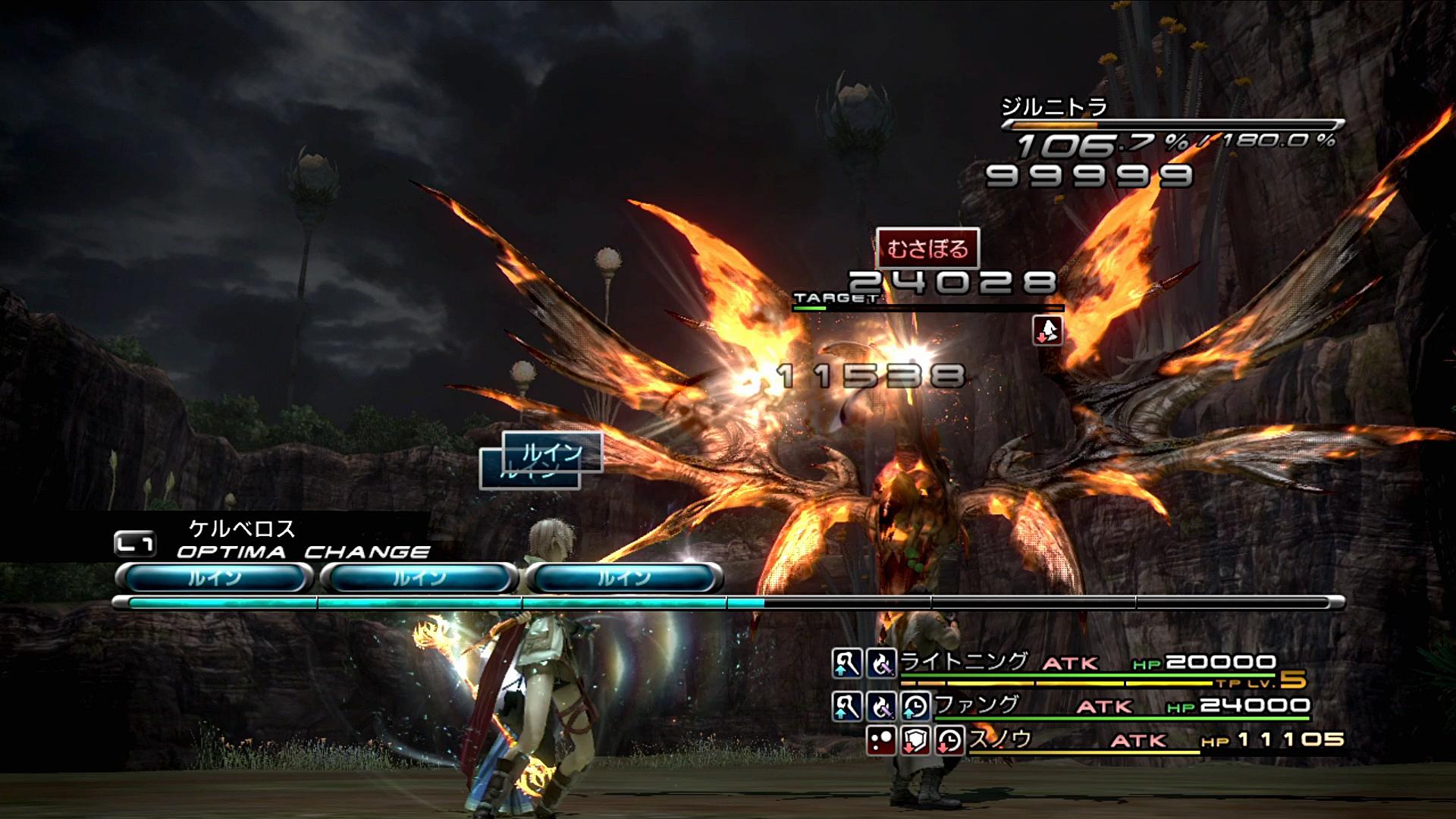Screen dimensions: 1456x819
Task: Inspect Snow's Slow clock debuff icon
Action: (x=949, y=740)
